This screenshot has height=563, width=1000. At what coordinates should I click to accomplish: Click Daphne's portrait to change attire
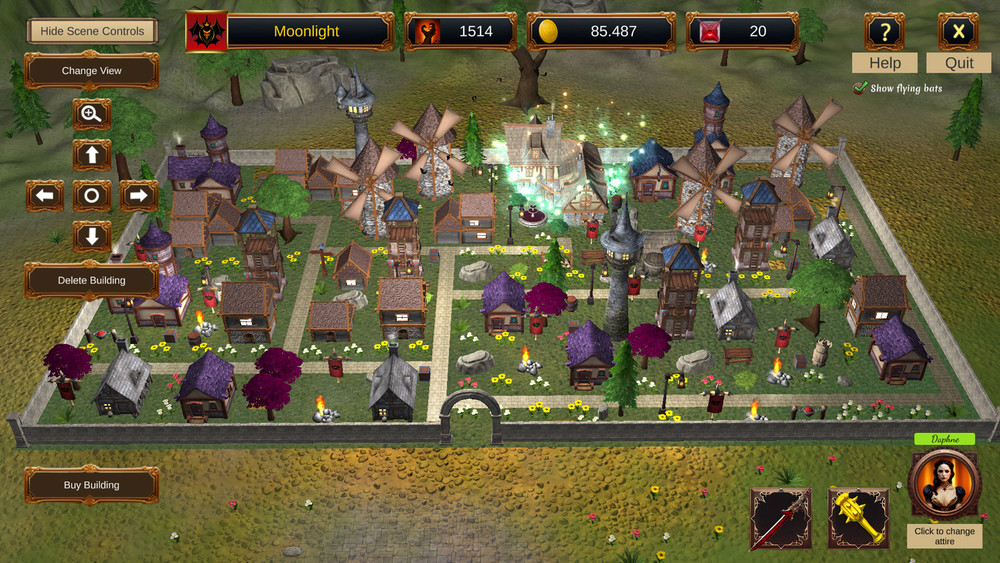point(944,484)
